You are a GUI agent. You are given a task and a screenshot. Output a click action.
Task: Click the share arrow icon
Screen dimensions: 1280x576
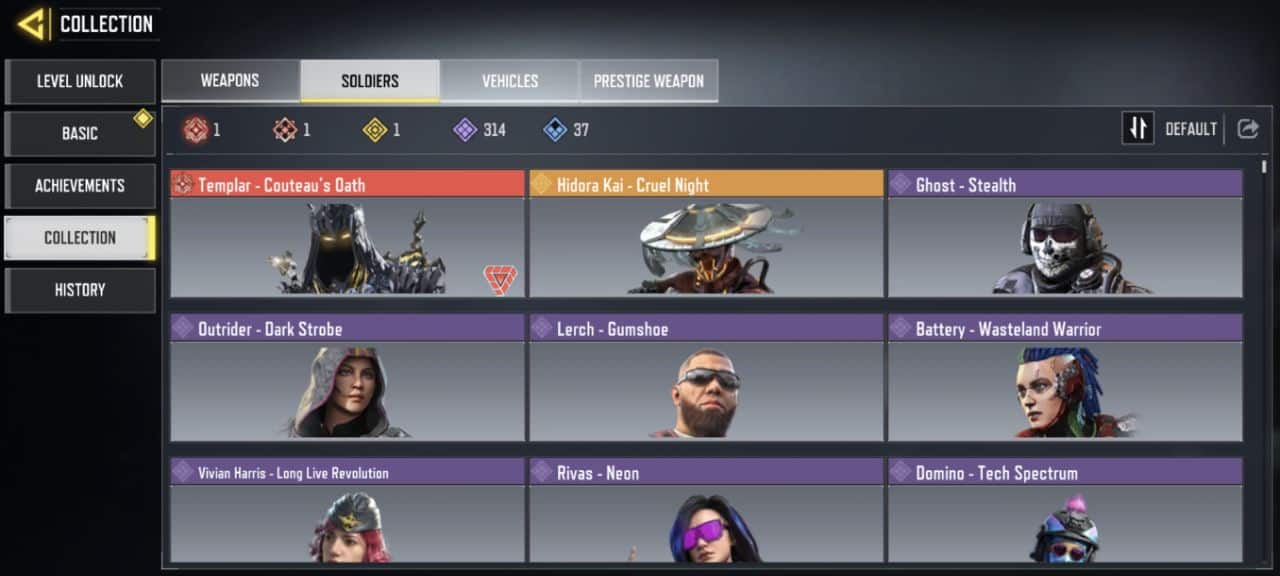[x=1247, y=129]
